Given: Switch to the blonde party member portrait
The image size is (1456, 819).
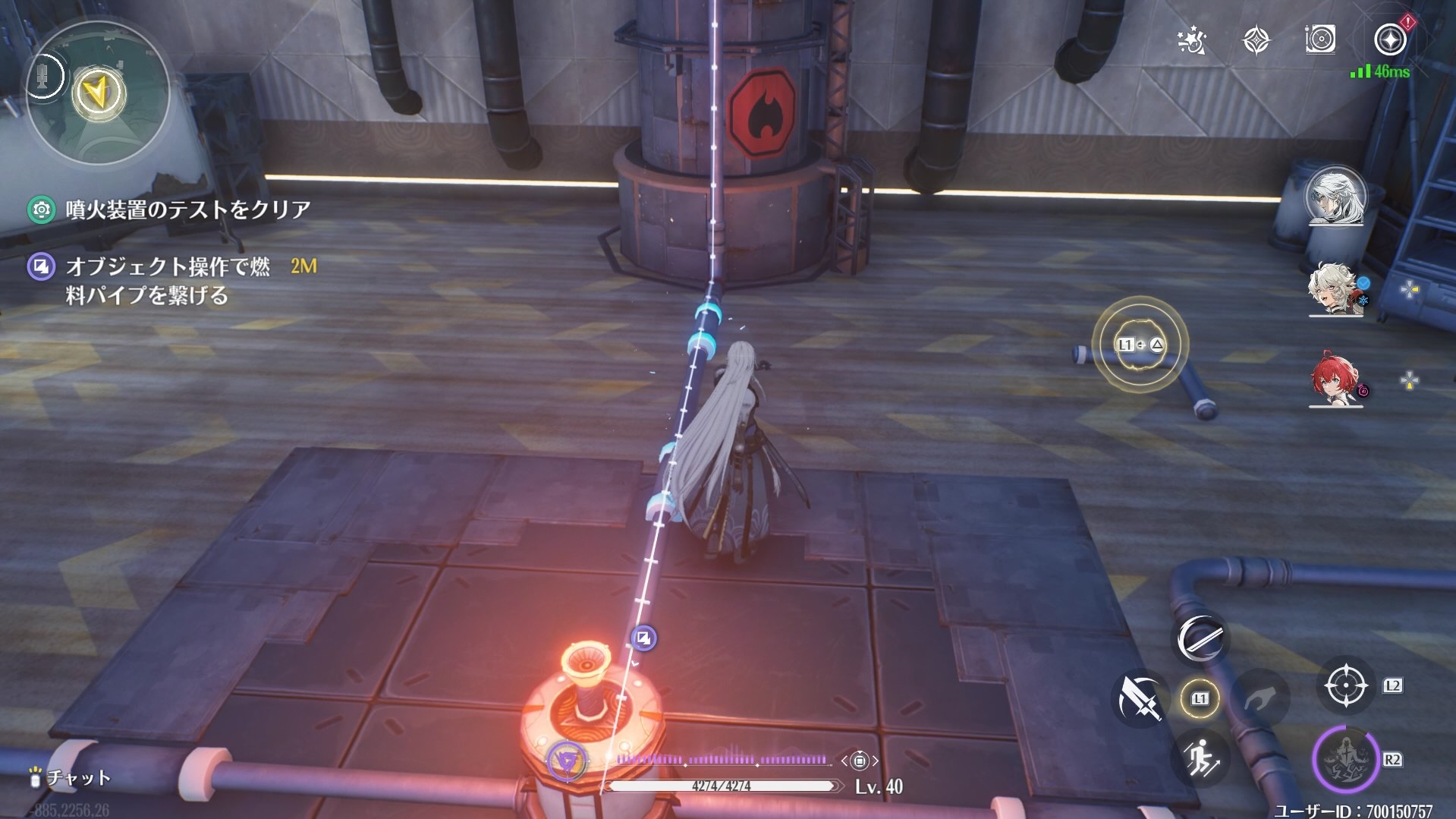Looking at the screenshot, I should [x=1334, y=288].
